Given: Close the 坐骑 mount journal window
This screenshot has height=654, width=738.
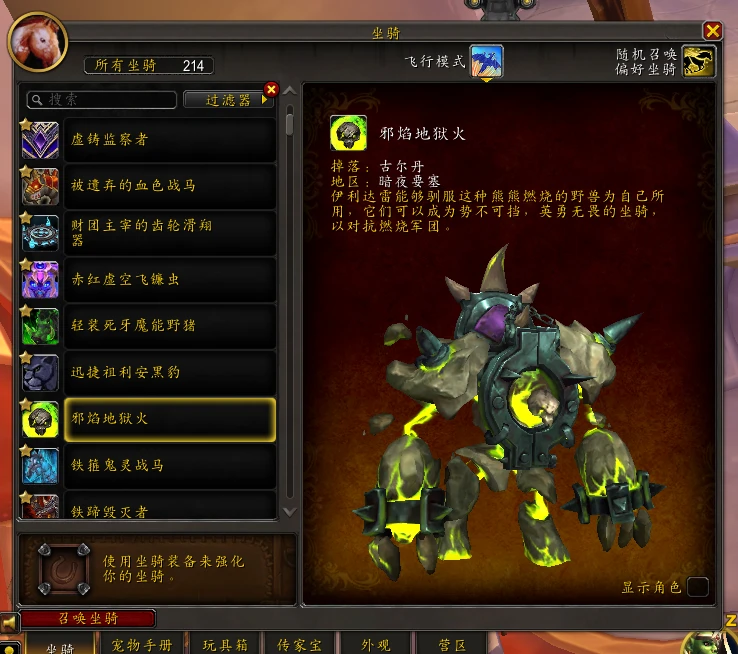Looking at the screenshot, I should click(712, 31).
